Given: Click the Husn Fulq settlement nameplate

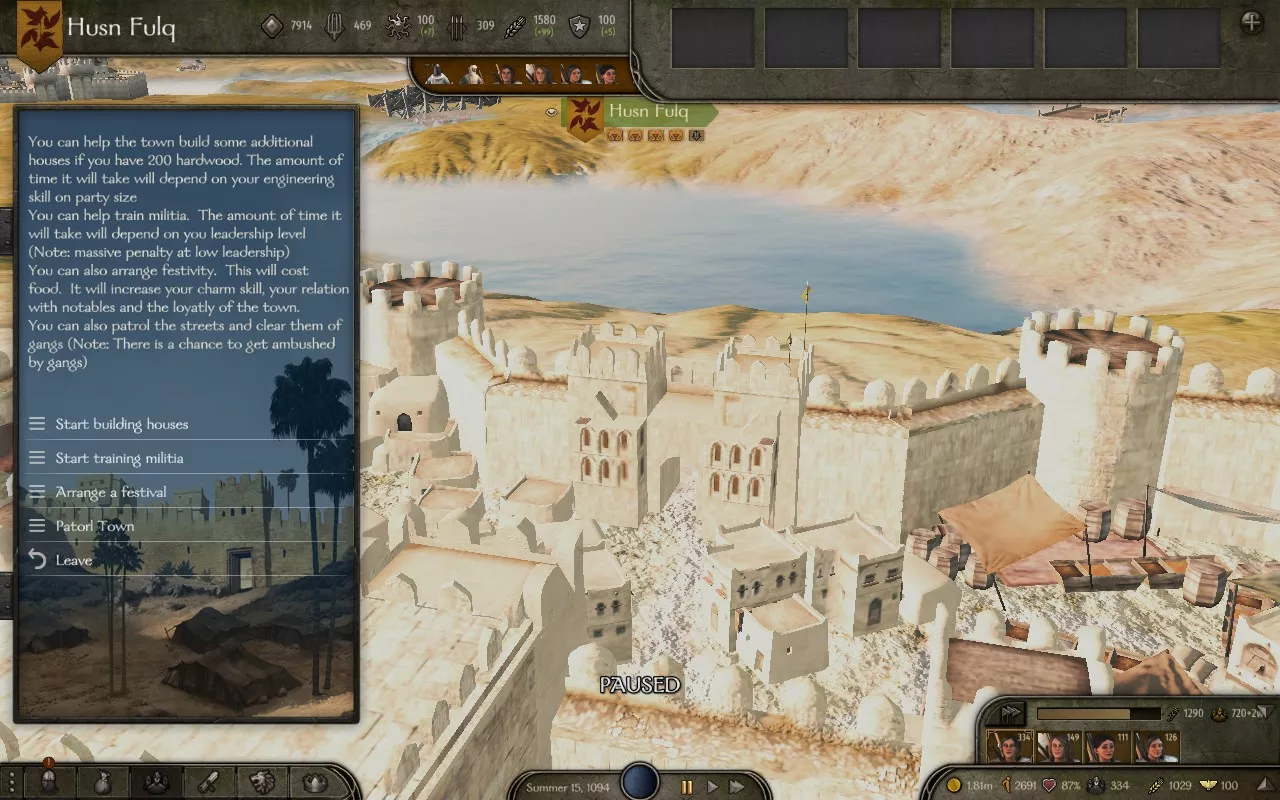Looking at the screenshot, I should click(648, 111).
